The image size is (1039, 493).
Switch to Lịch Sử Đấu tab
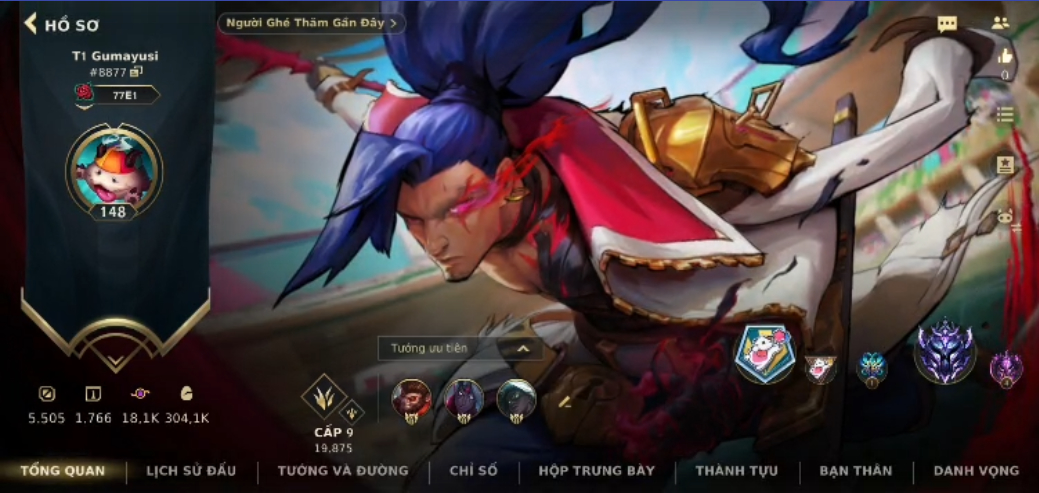[192, 471]
